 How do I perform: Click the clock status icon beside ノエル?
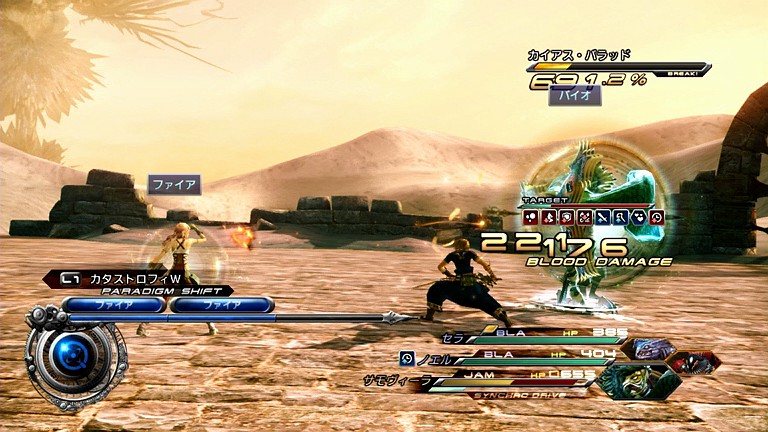tap(407, 357)
